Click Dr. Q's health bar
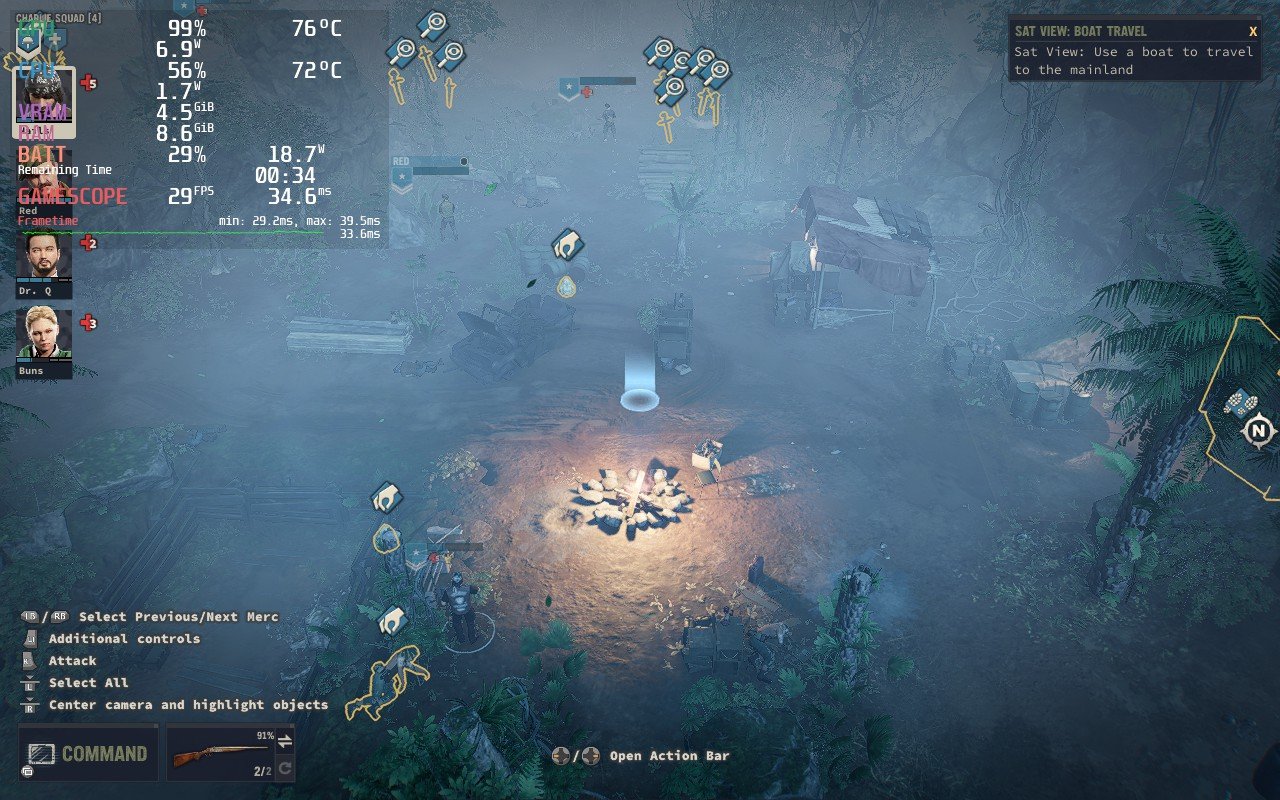This screenshot has height=800, width=1280. pos(43,279)
